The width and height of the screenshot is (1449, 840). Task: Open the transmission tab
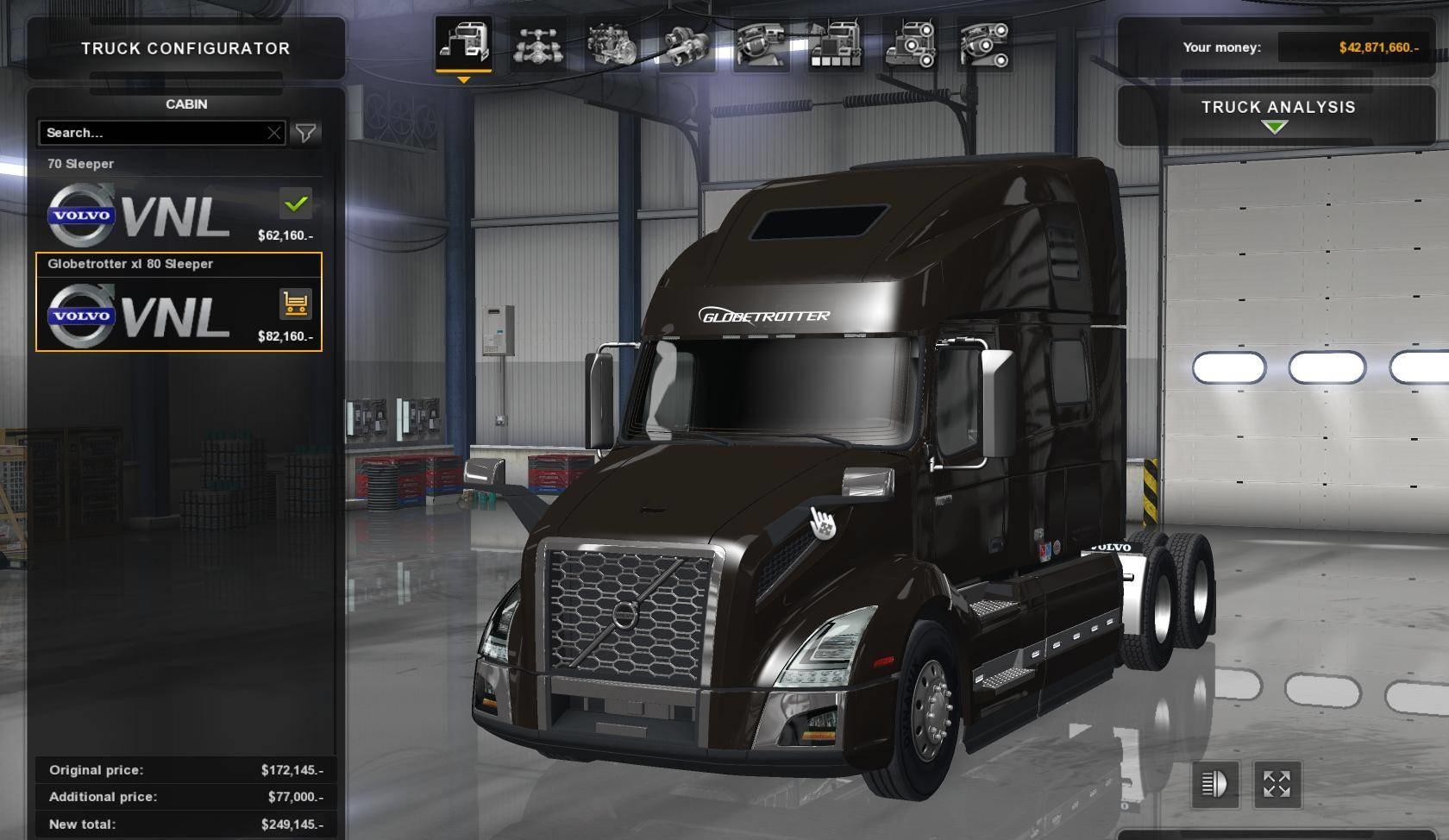pos(687,45)
